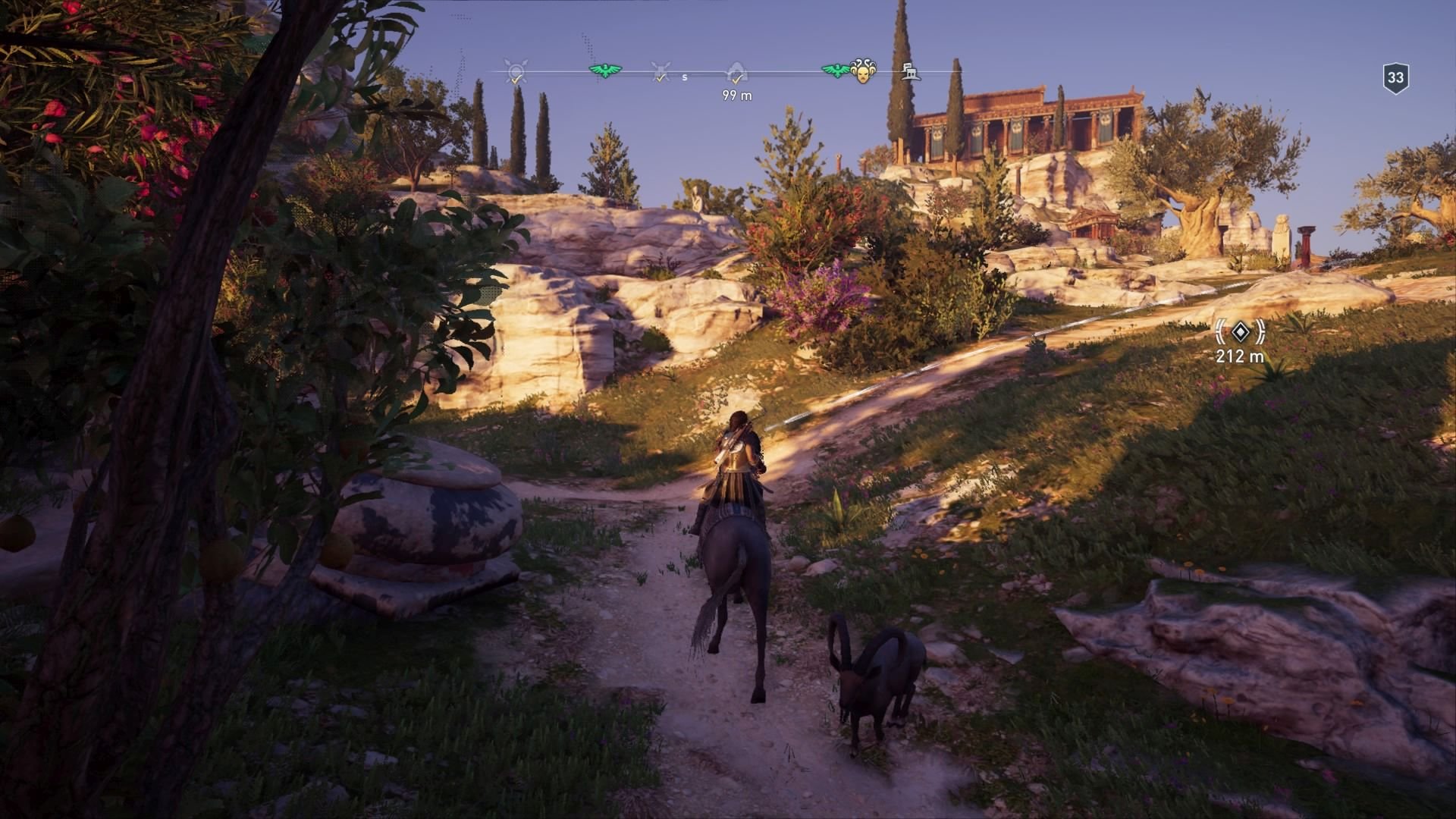Click the yellow checkmark under the 99 m marker
The height and width of the screenshot is (819, 1456).
coord(737,79)
